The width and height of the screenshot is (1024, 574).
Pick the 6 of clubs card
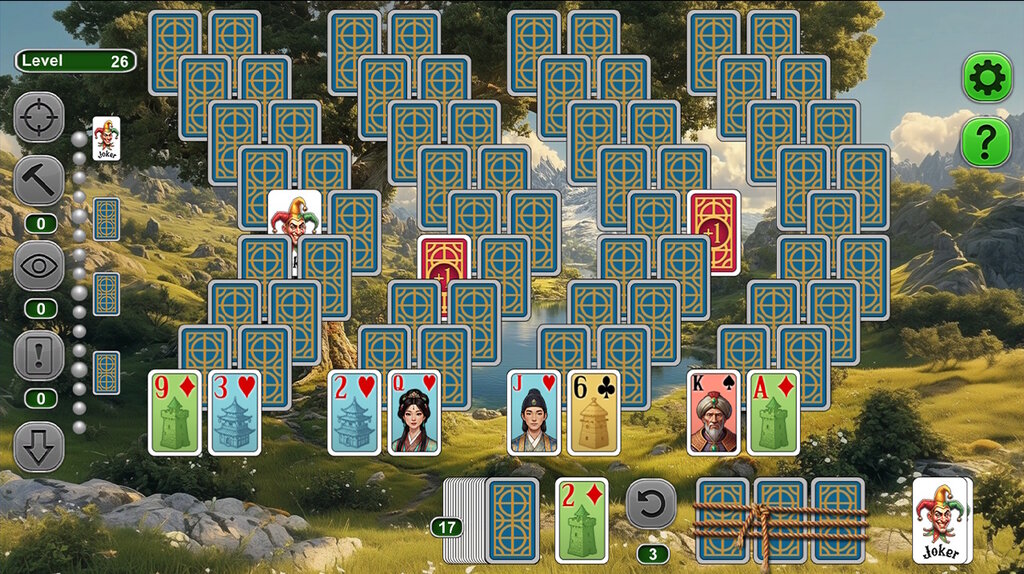594,412
